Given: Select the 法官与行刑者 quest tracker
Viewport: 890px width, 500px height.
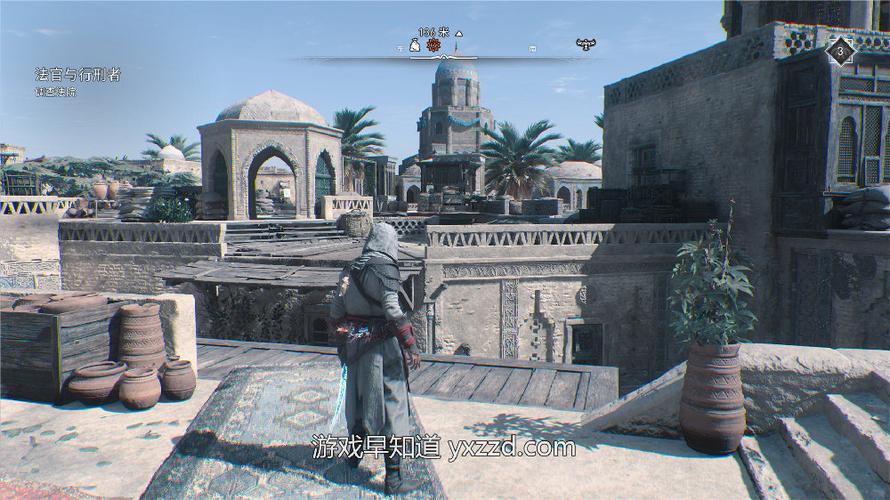Looking at the screenshot, I should coord(78,75).
